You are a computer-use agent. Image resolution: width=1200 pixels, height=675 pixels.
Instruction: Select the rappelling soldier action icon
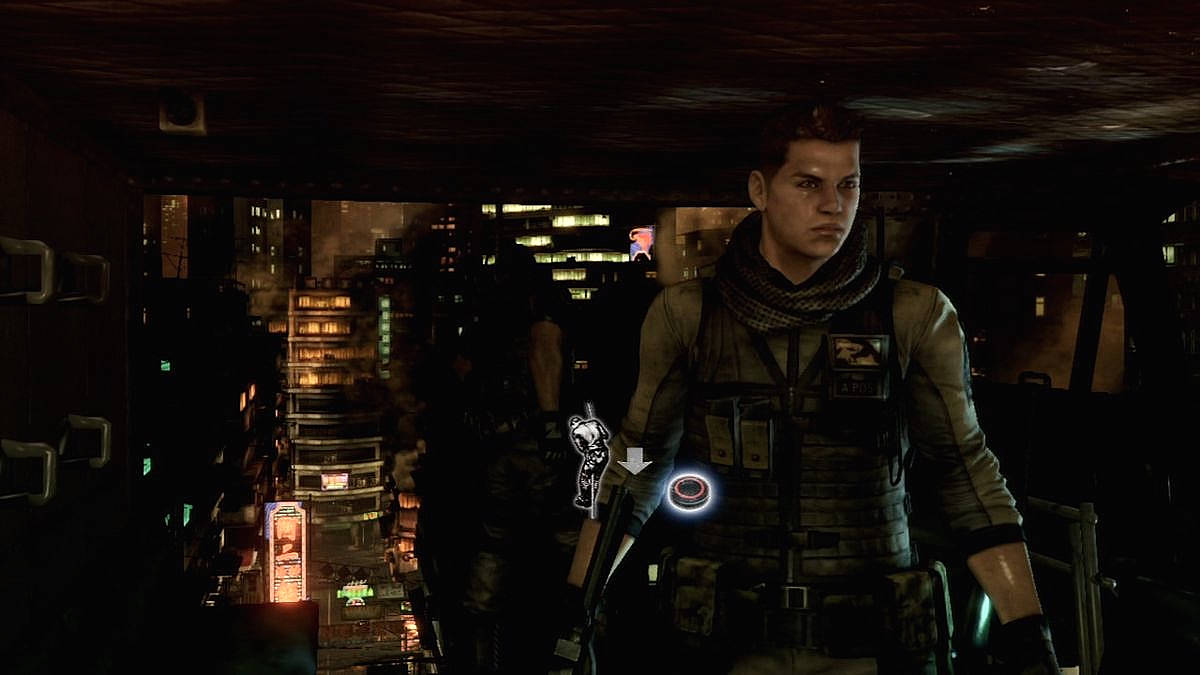coord(590,456)
